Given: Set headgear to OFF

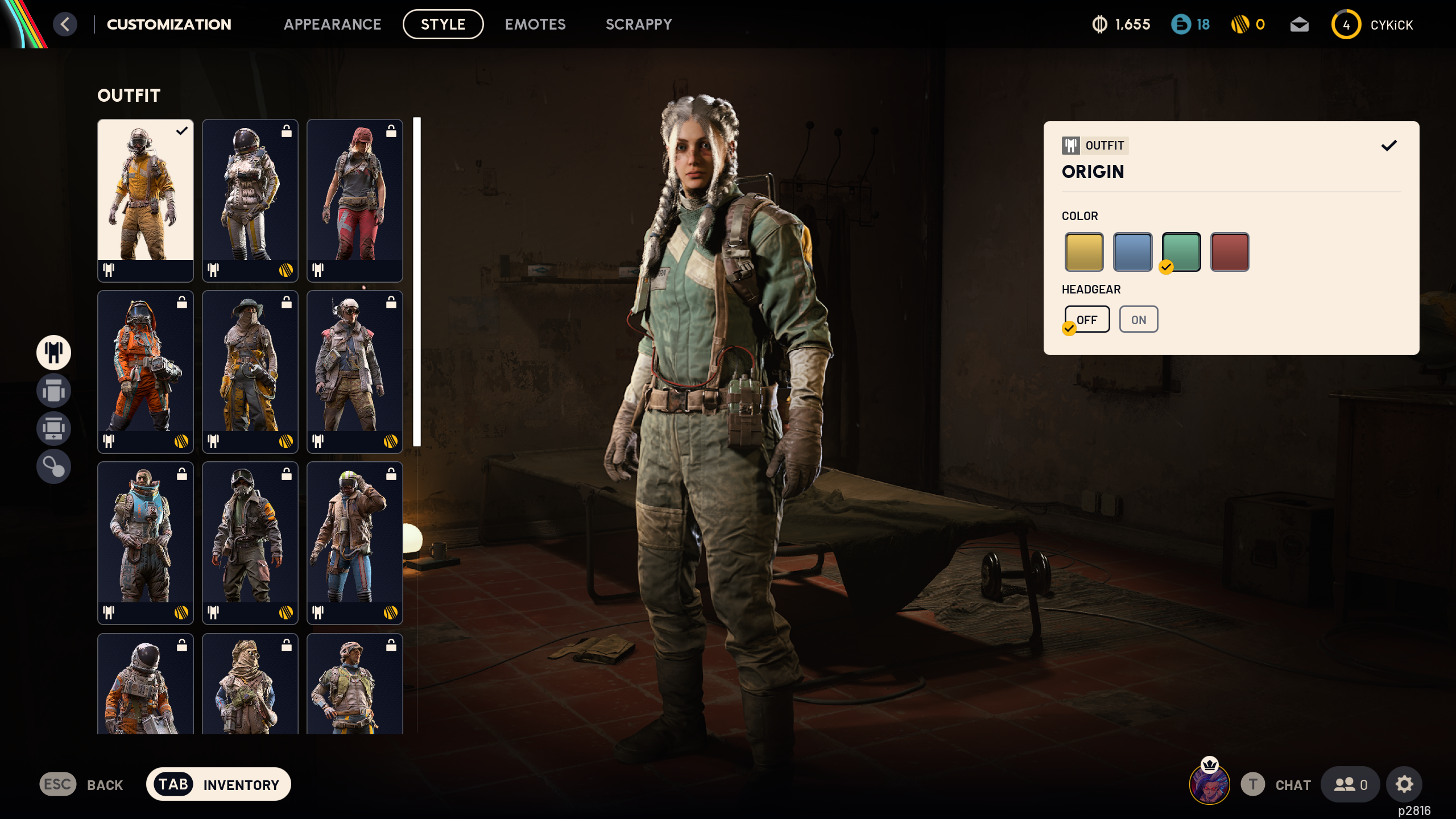Looking at the screenshot, I should (1087, 320).
